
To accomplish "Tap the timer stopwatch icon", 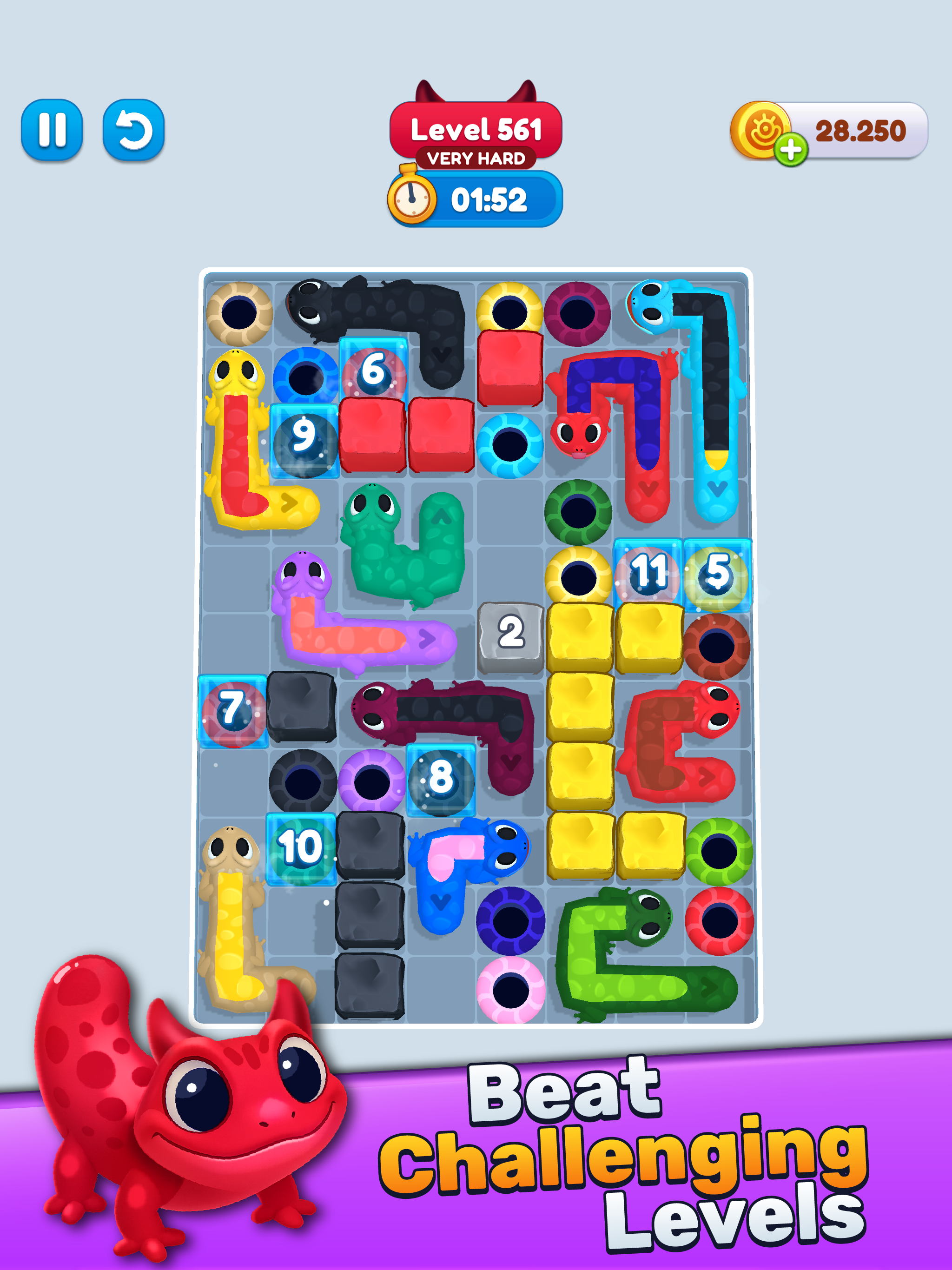I will pos(412,198).
